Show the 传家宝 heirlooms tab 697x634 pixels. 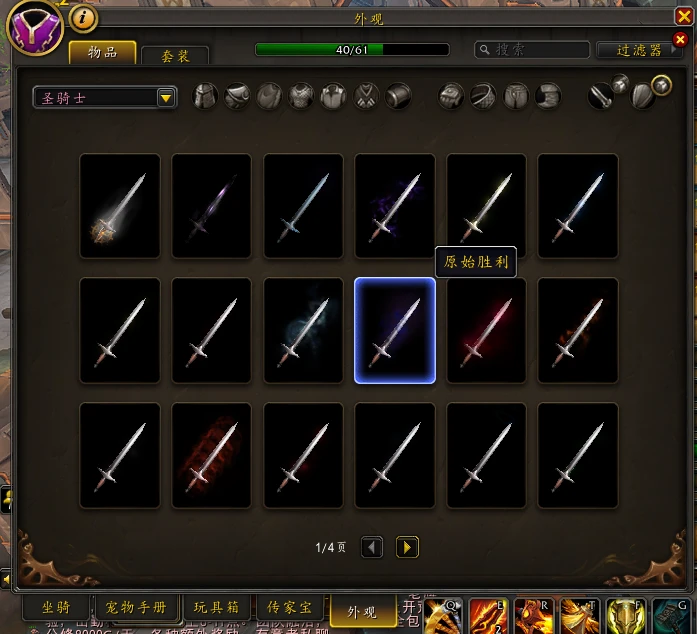(290, 607)
